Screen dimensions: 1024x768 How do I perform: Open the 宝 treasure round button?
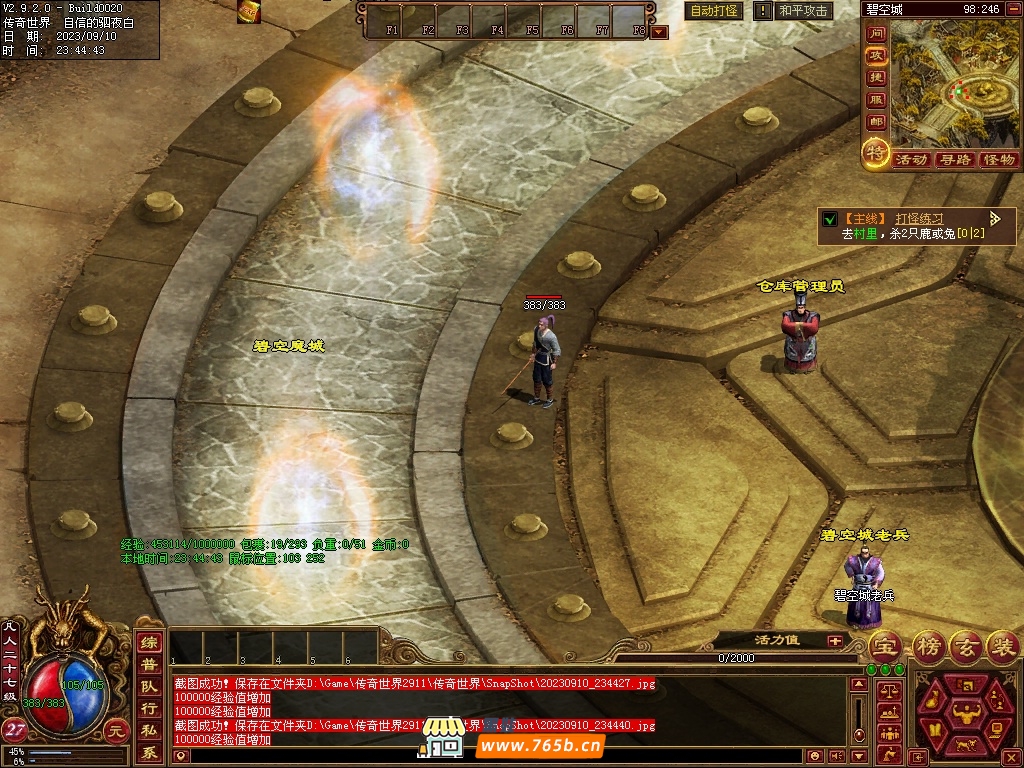(x=885, y=646)
